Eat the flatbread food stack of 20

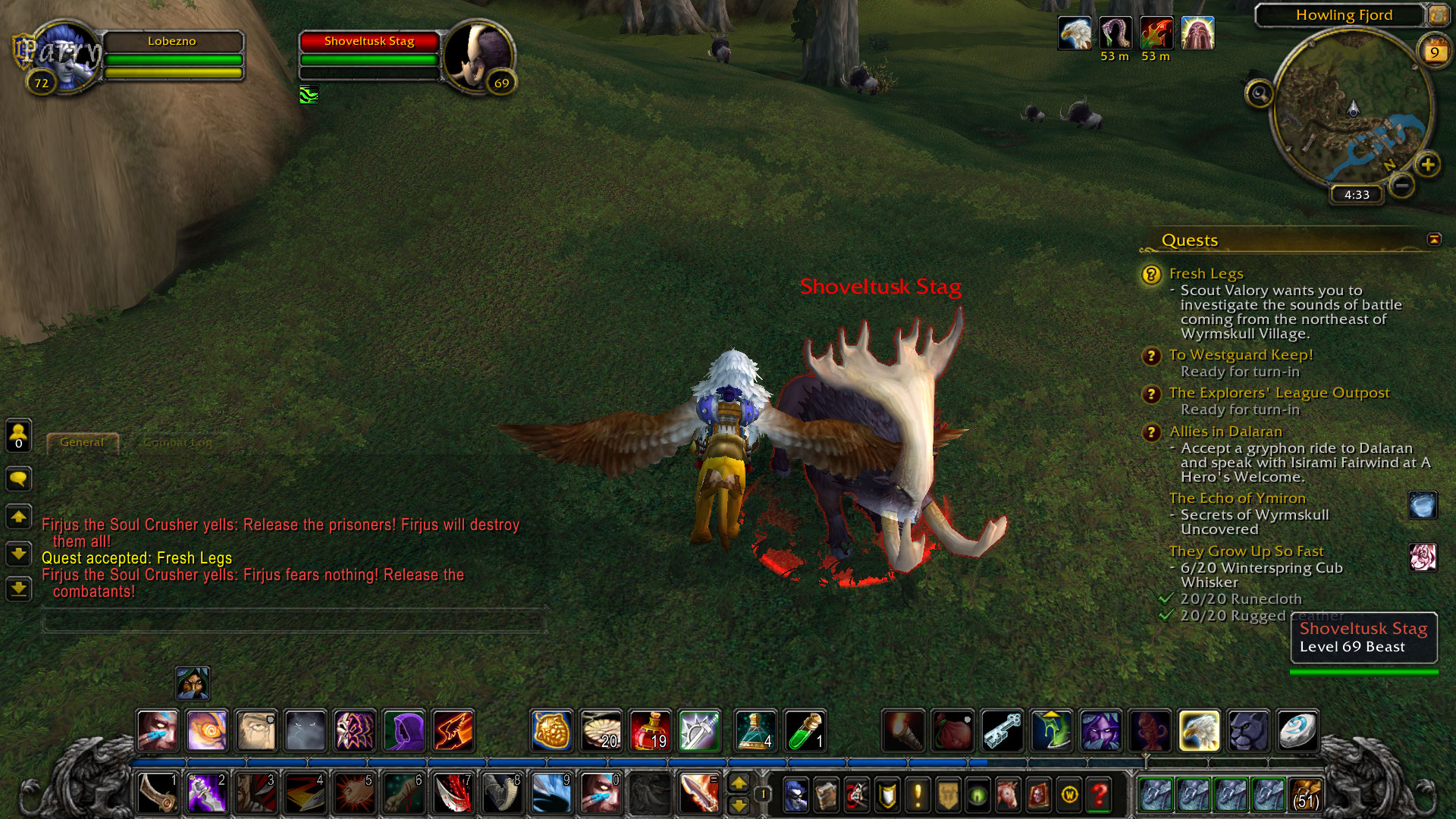coord(601,730)
